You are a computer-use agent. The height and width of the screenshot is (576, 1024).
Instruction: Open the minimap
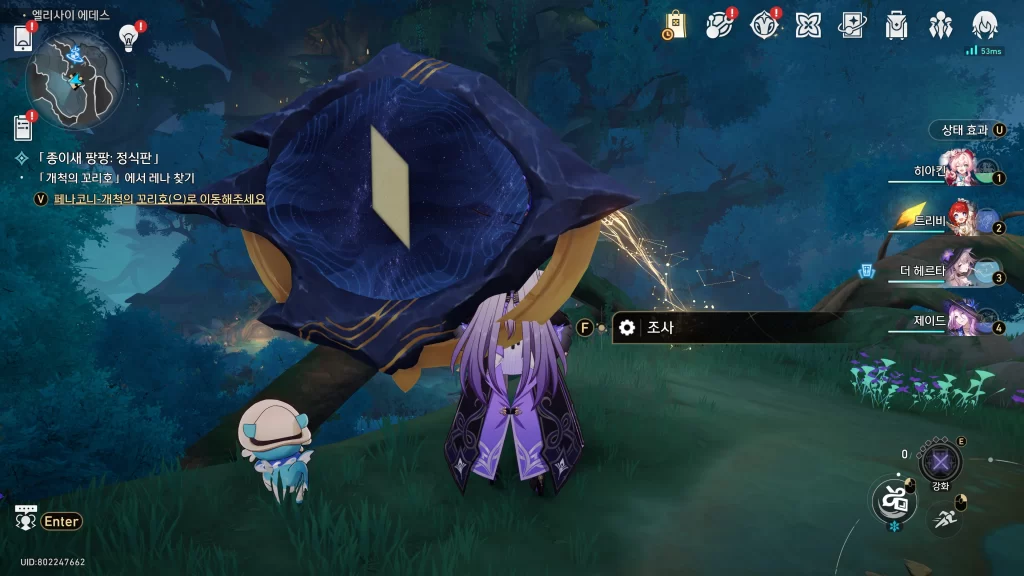click(x=74, y=78)
